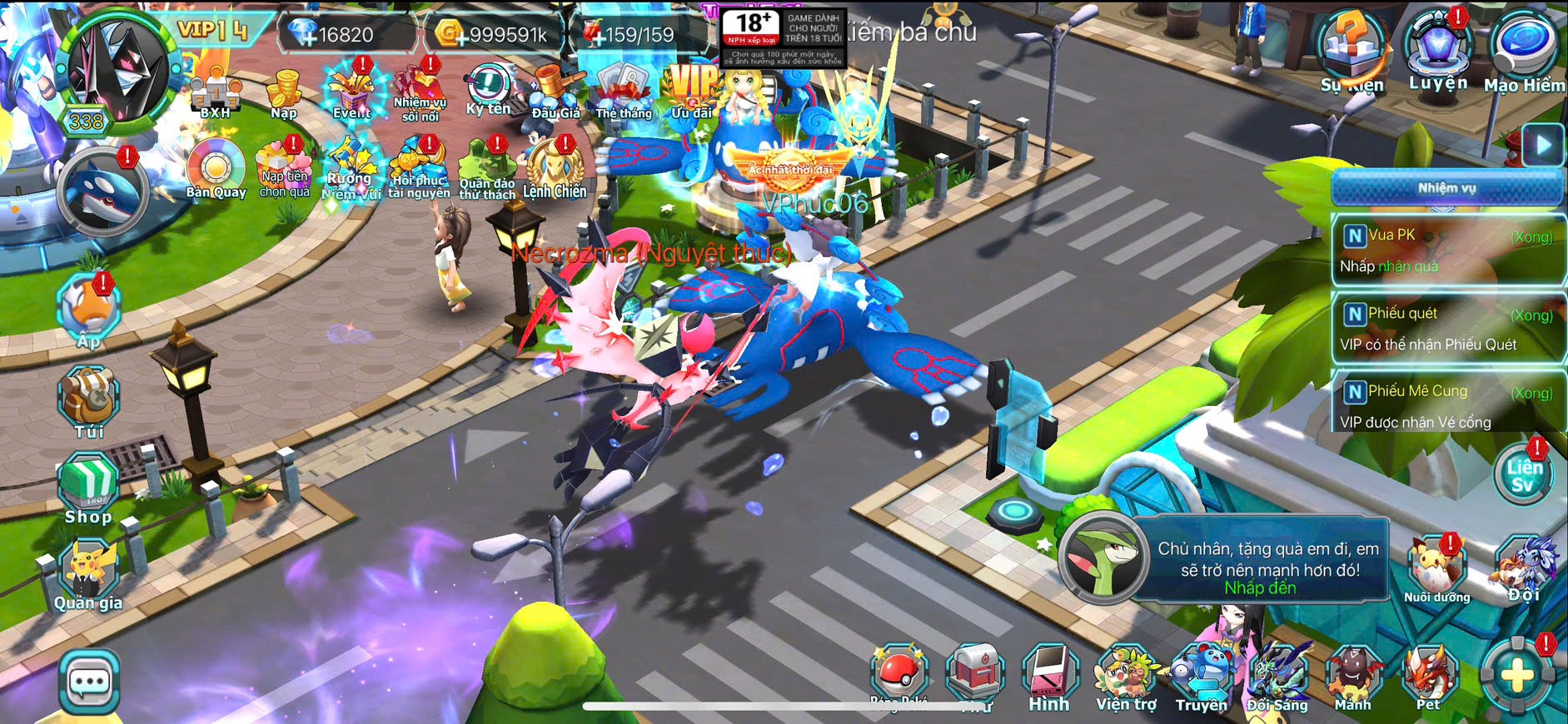This screenshot has width=1568, height=724.
Task: Open the Event gift icon
Action: (352, 92)
